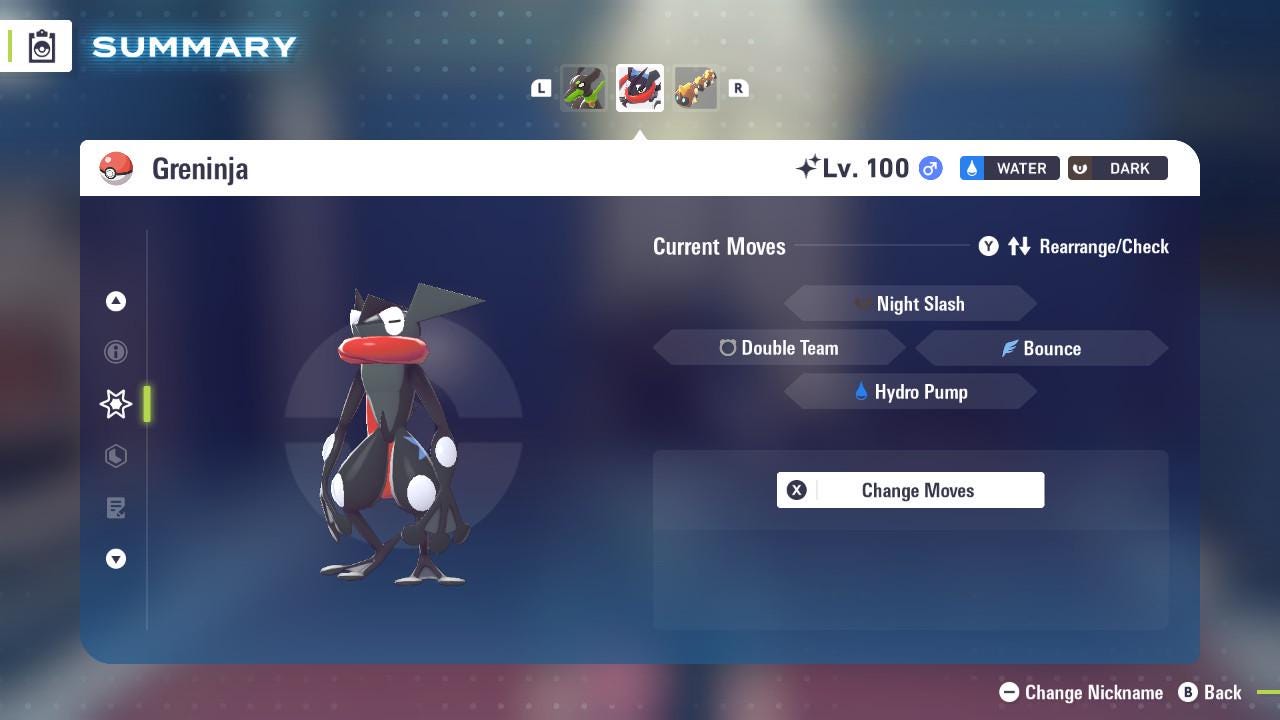
Task: Select the info page icon in the sidebar
Action: 116,352
